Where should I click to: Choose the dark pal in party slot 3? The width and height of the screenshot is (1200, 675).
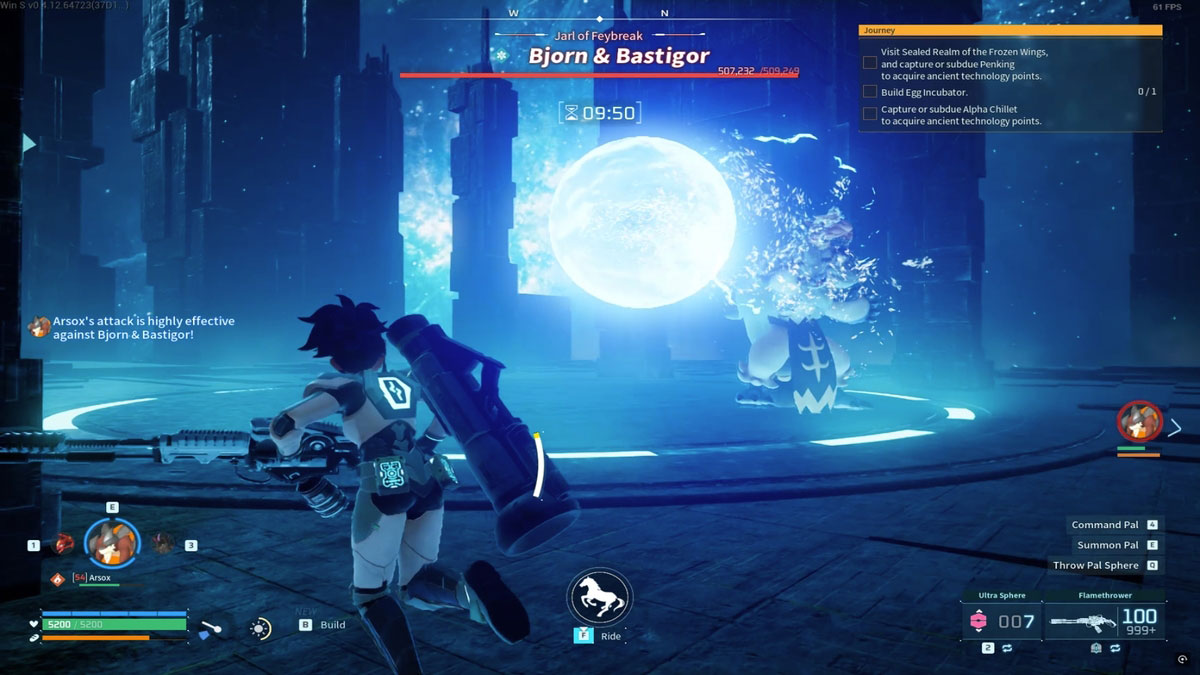pyautogui.click(x=163, y=543)
